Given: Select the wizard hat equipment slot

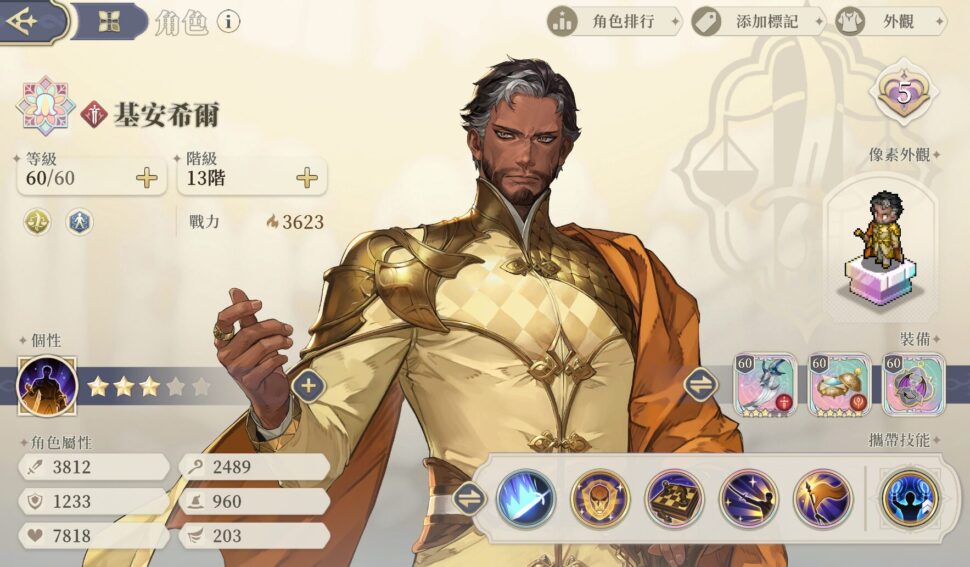Looking at the screenshot, I should tap(766, 385).
